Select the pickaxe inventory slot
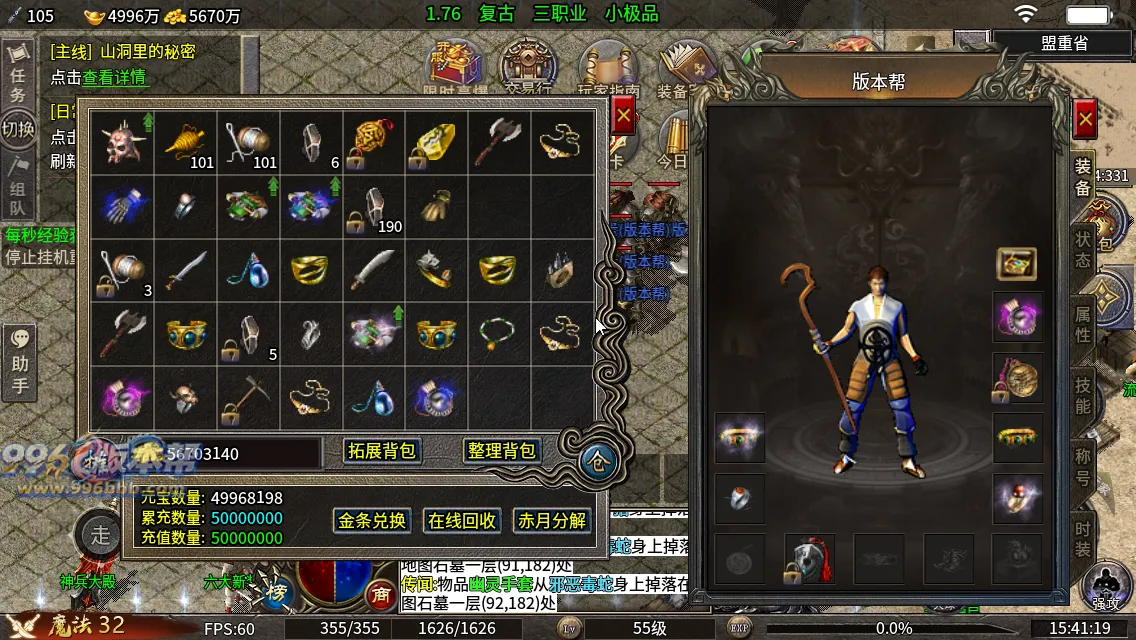 (x=249, y=397)
